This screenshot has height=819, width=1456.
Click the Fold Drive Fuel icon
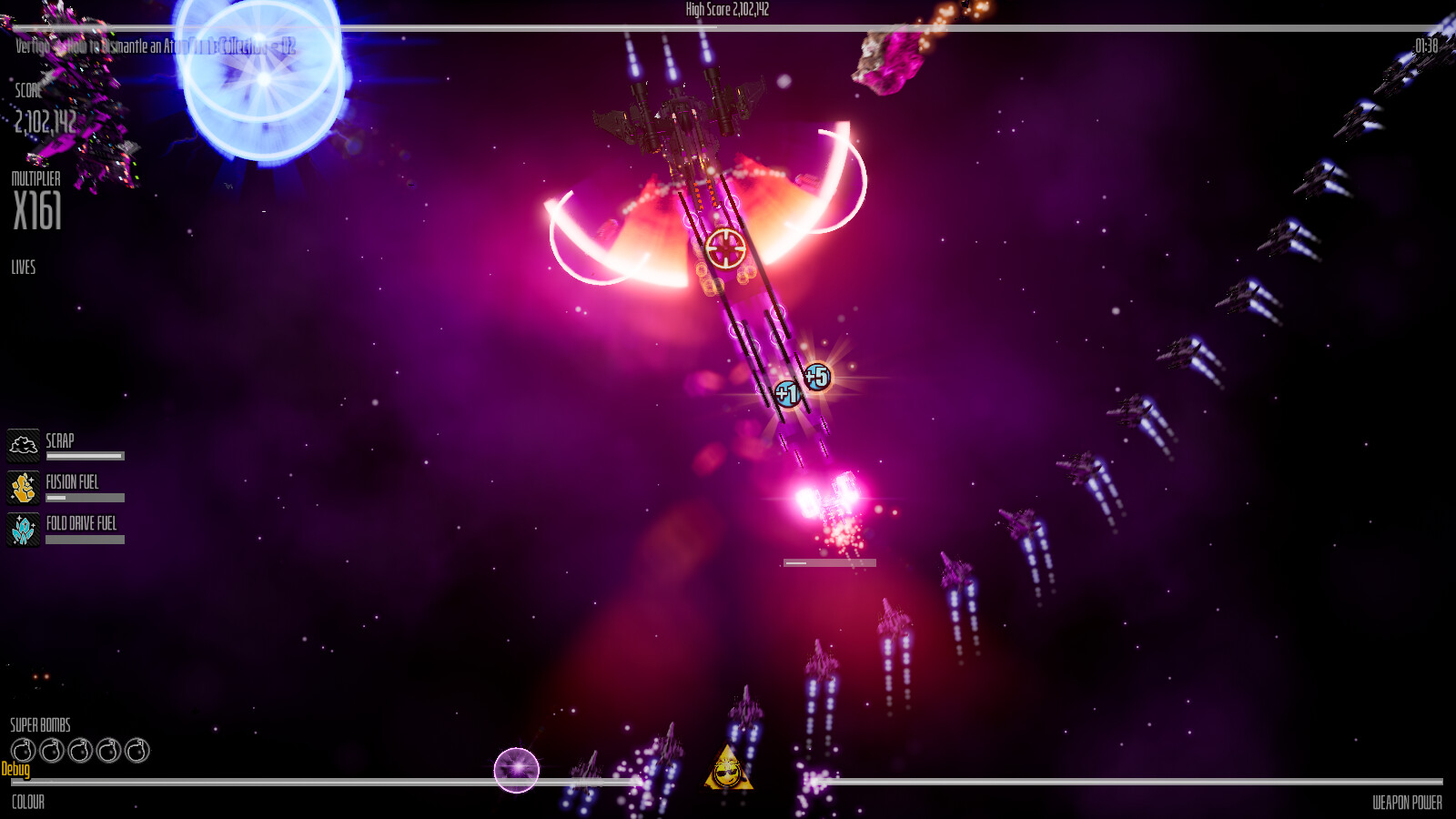click(23, 527)
